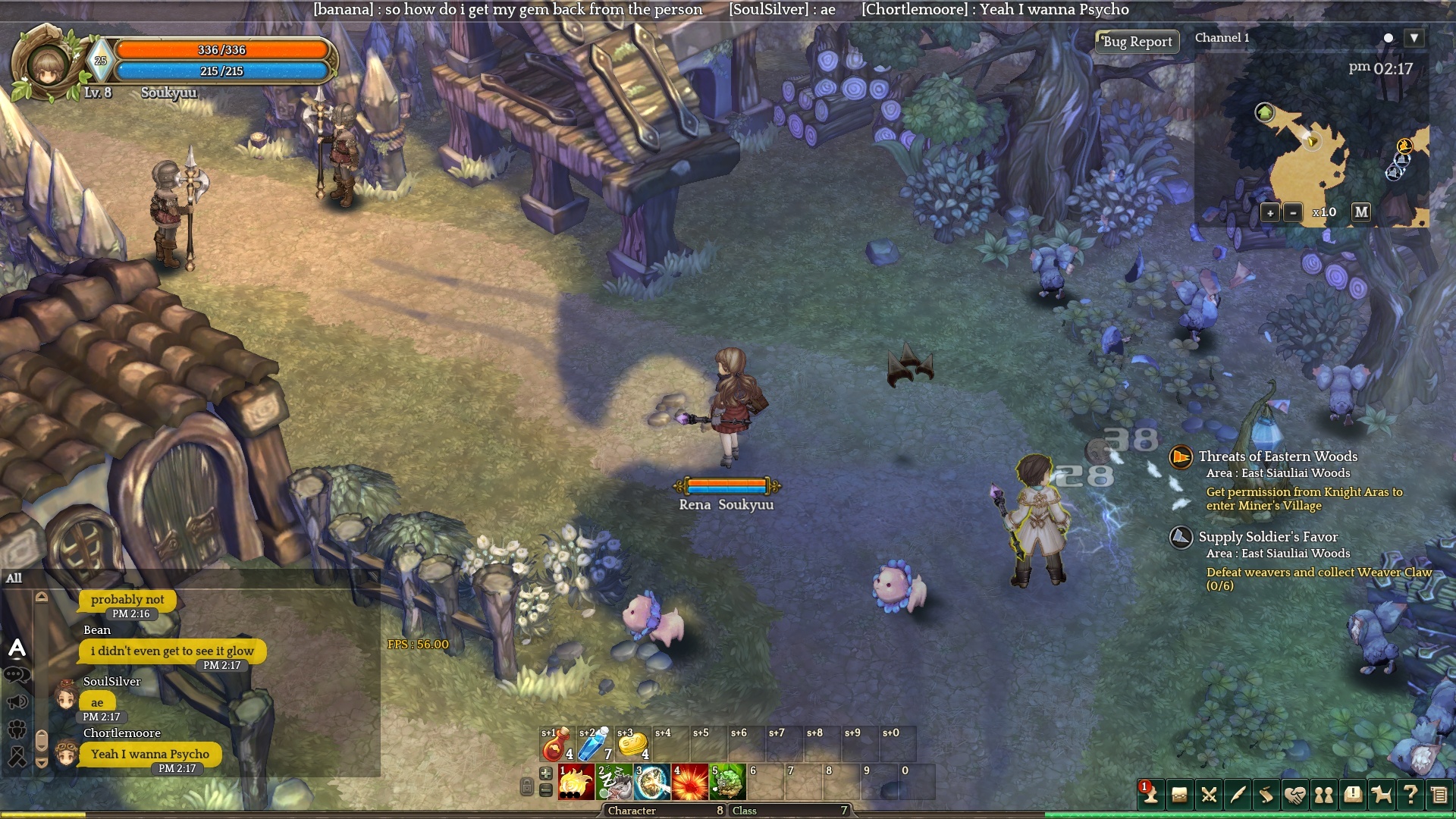The image size is (1456, 819).
Task: Select the Threats of Eastern Woods quest
Action: click(1278, 457)
